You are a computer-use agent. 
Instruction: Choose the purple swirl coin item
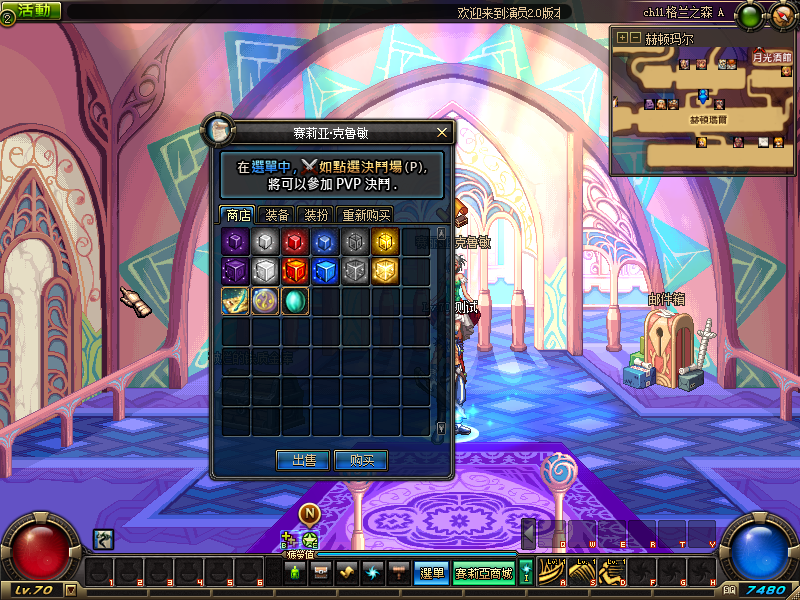pyautogui.click(x=265, y=301)
